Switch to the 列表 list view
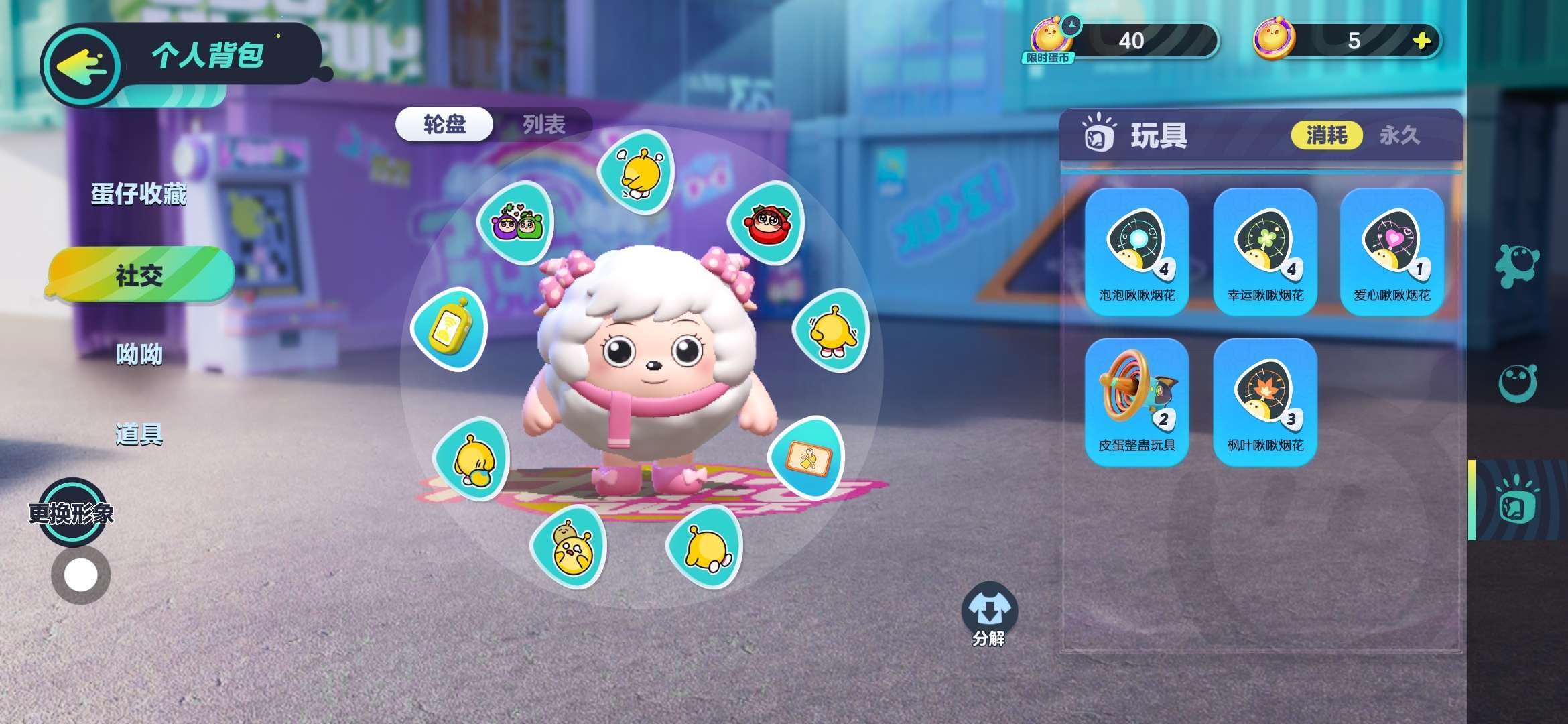Image resolution: width=1568 pixels, height=724 pixels. point(543,124)
